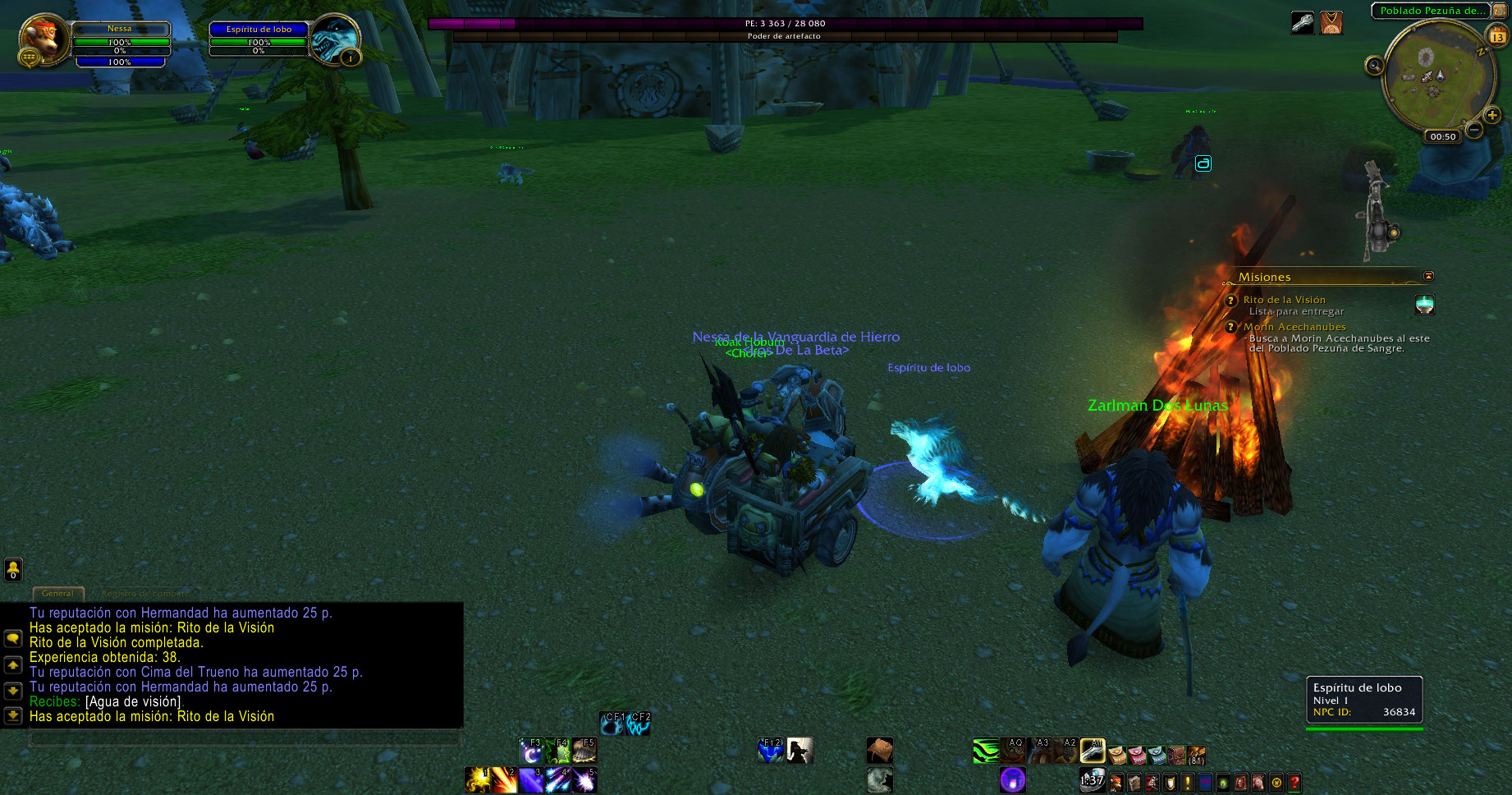The height and width of the screenshot is (795, 1512).
Task: Use the Agua de visión quest item icon
Action: (1425, 305)
